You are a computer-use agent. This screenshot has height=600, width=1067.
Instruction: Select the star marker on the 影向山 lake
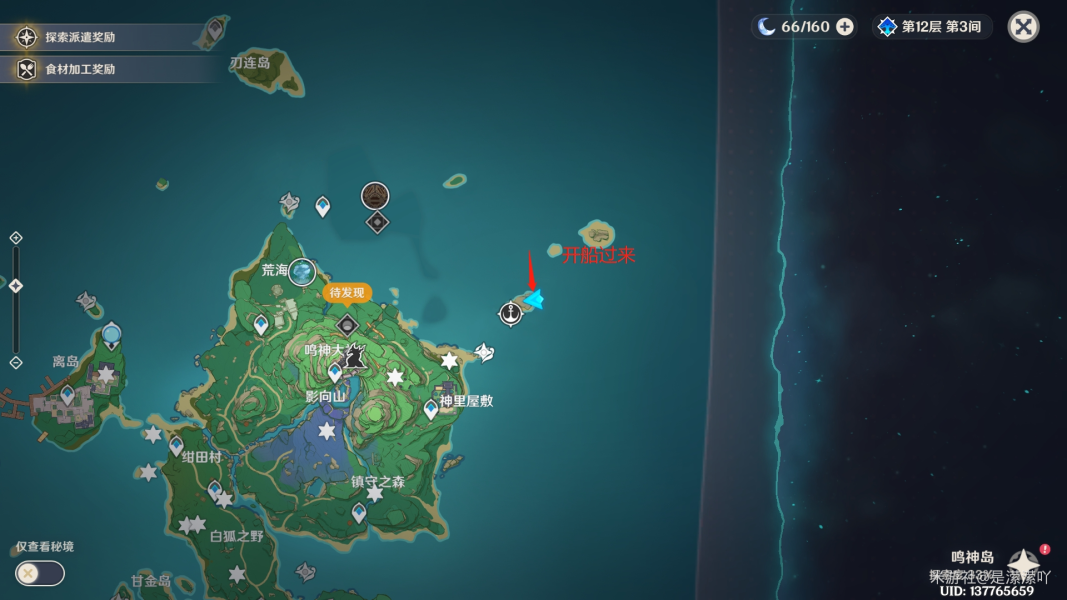326,431
